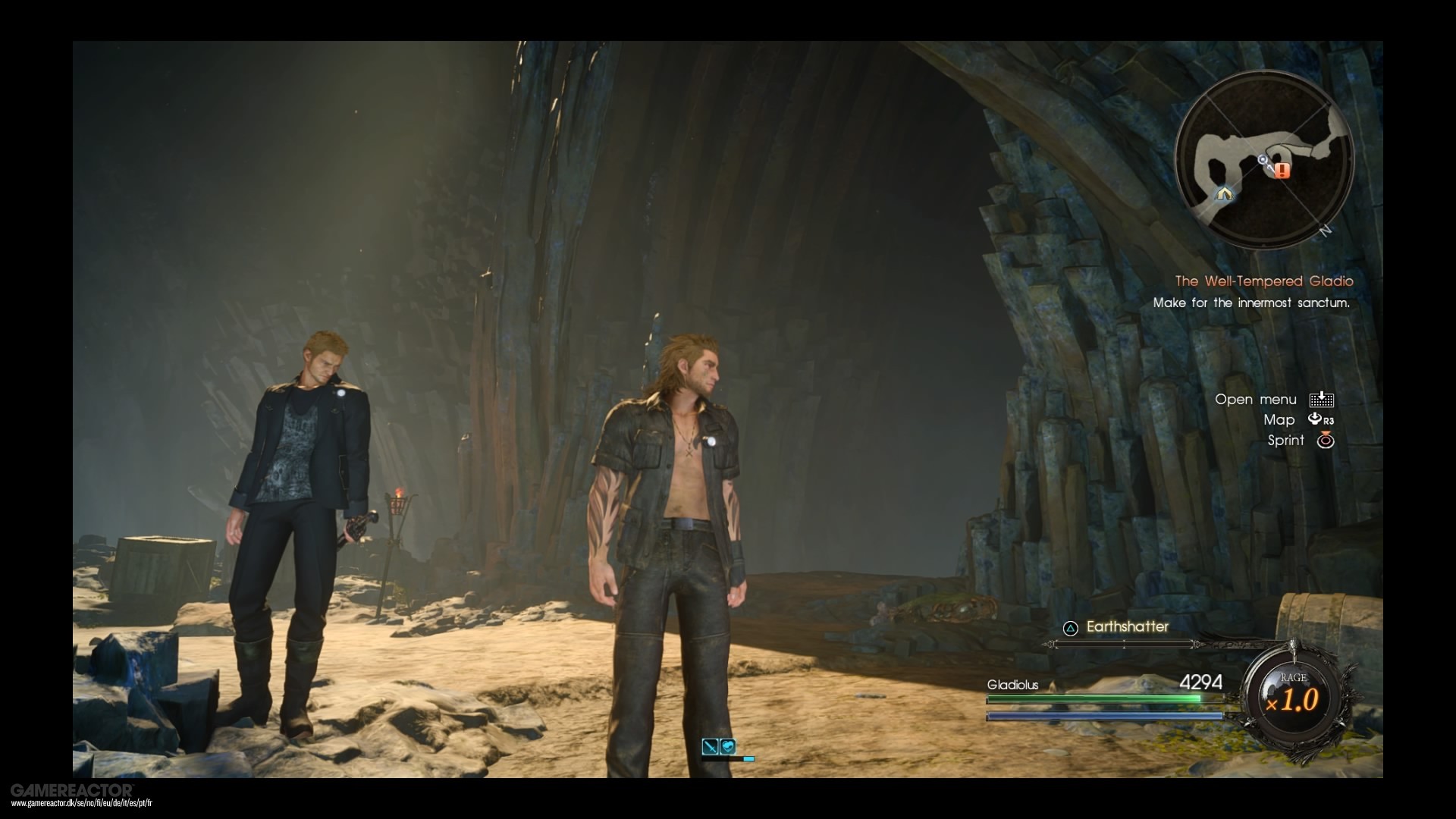Select the sword equipment icon
The height and width of the screenshot is (819, 1456).
[x=711, y=746]
